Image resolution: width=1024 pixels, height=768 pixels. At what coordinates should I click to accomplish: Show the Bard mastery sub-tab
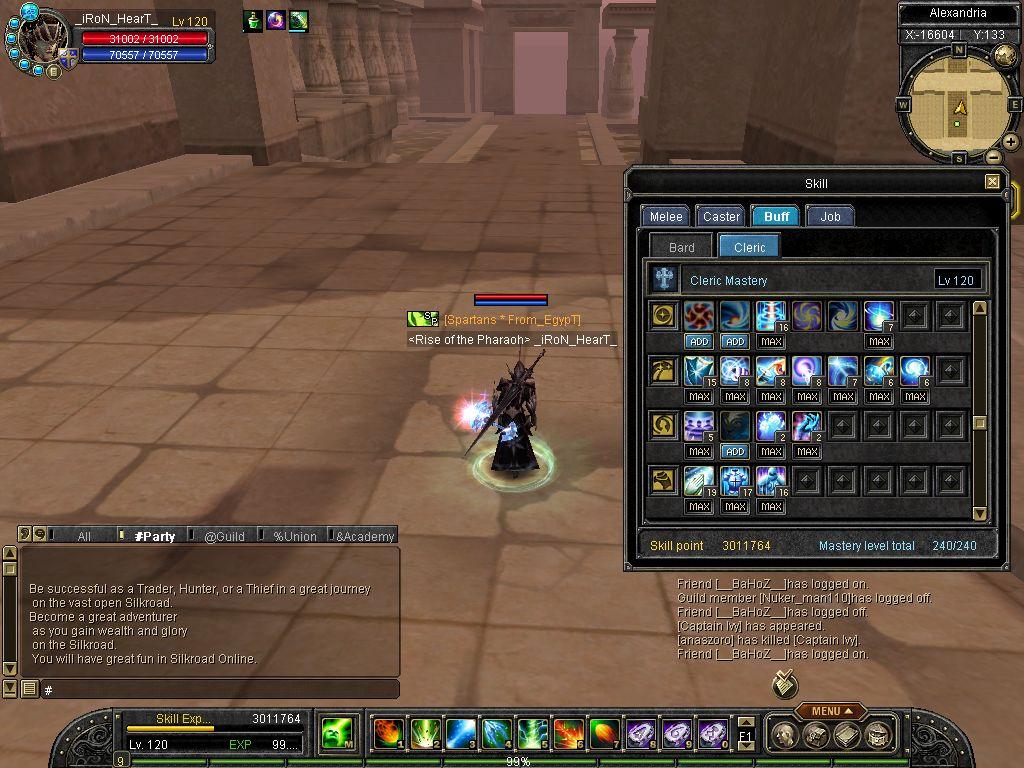[682, 247]
